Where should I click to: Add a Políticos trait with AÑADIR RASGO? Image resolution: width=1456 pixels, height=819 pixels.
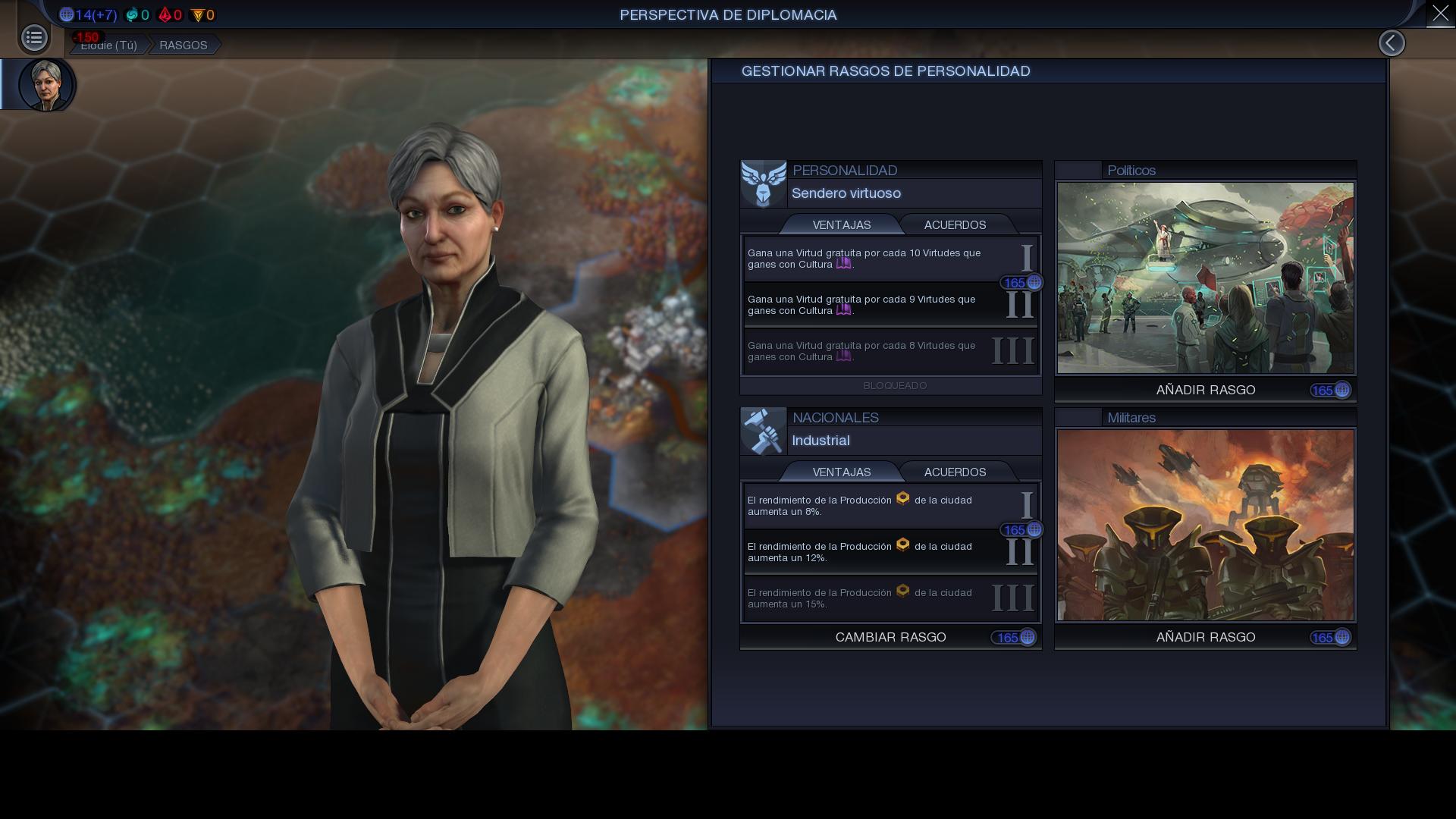[1205, 391]
